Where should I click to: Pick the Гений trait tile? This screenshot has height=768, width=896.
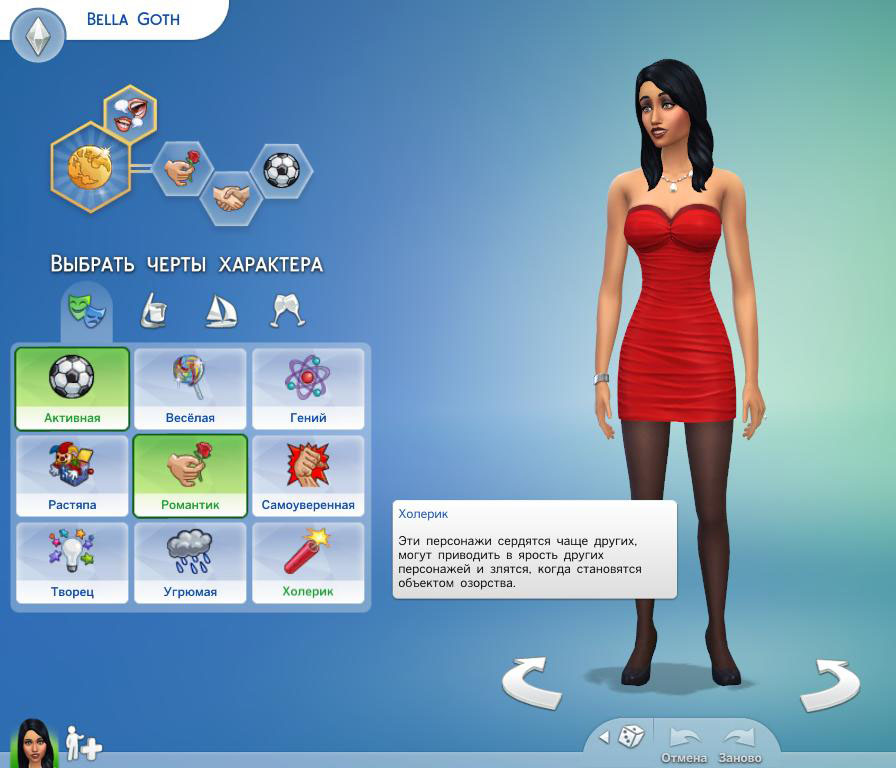308,388
